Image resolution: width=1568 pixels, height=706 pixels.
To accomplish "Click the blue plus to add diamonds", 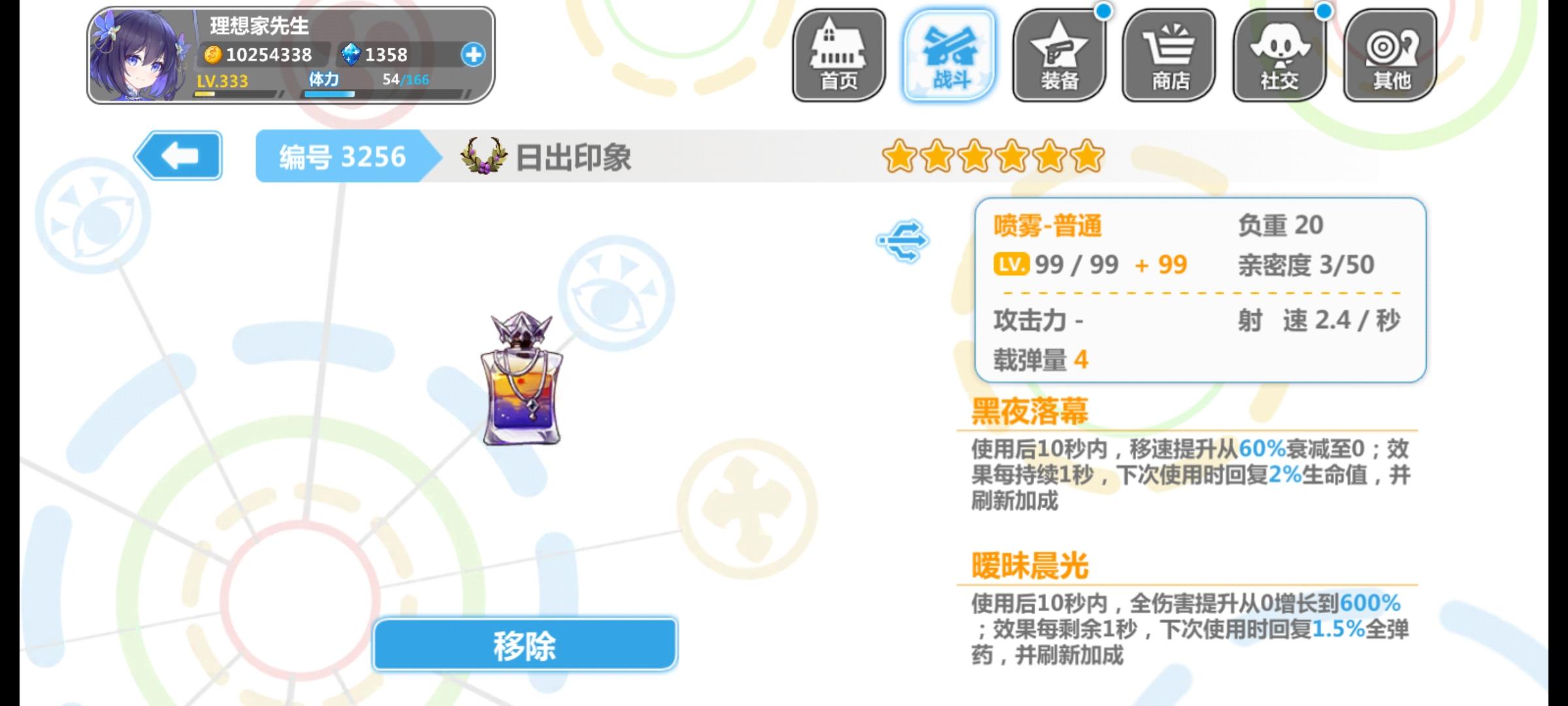I will pos(473,56).
